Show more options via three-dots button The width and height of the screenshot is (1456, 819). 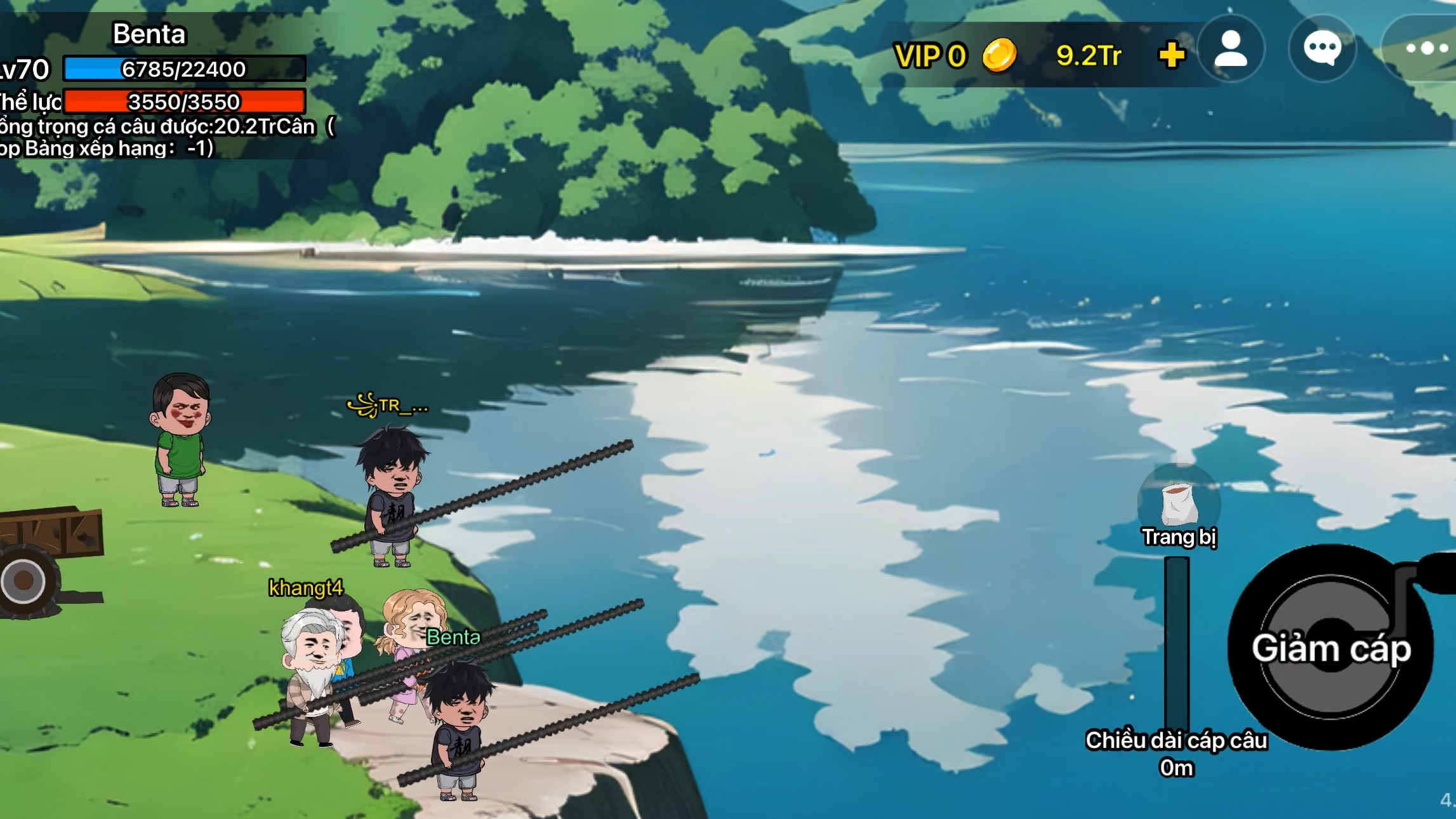tap(1426, 49)
